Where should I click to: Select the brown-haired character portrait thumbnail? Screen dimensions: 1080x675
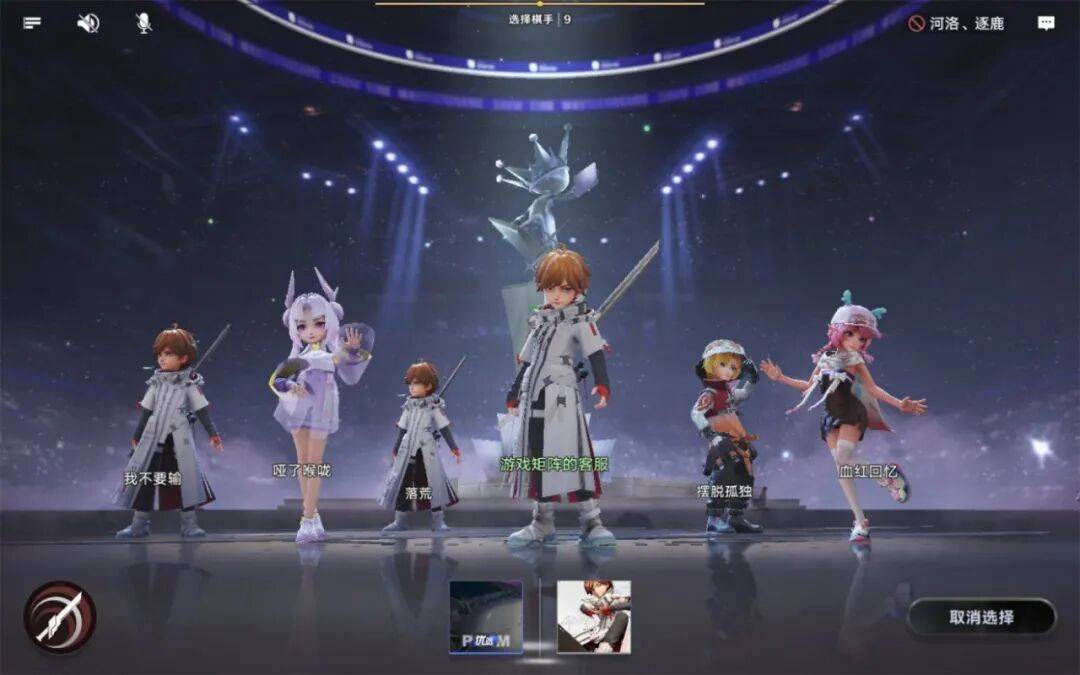pyautogui.click(x=593, y=617)
